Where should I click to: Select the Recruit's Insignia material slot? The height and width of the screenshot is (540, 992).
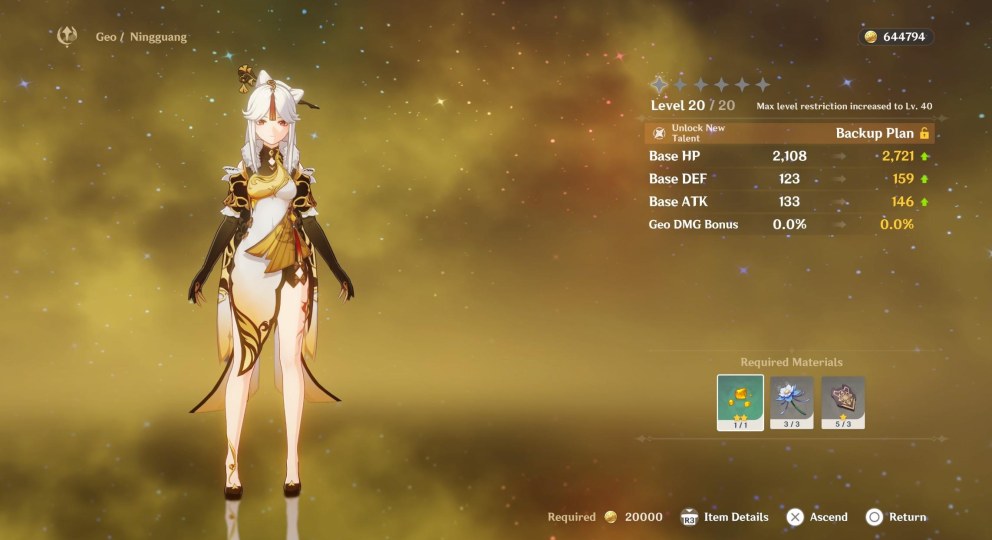pos(843,402)
